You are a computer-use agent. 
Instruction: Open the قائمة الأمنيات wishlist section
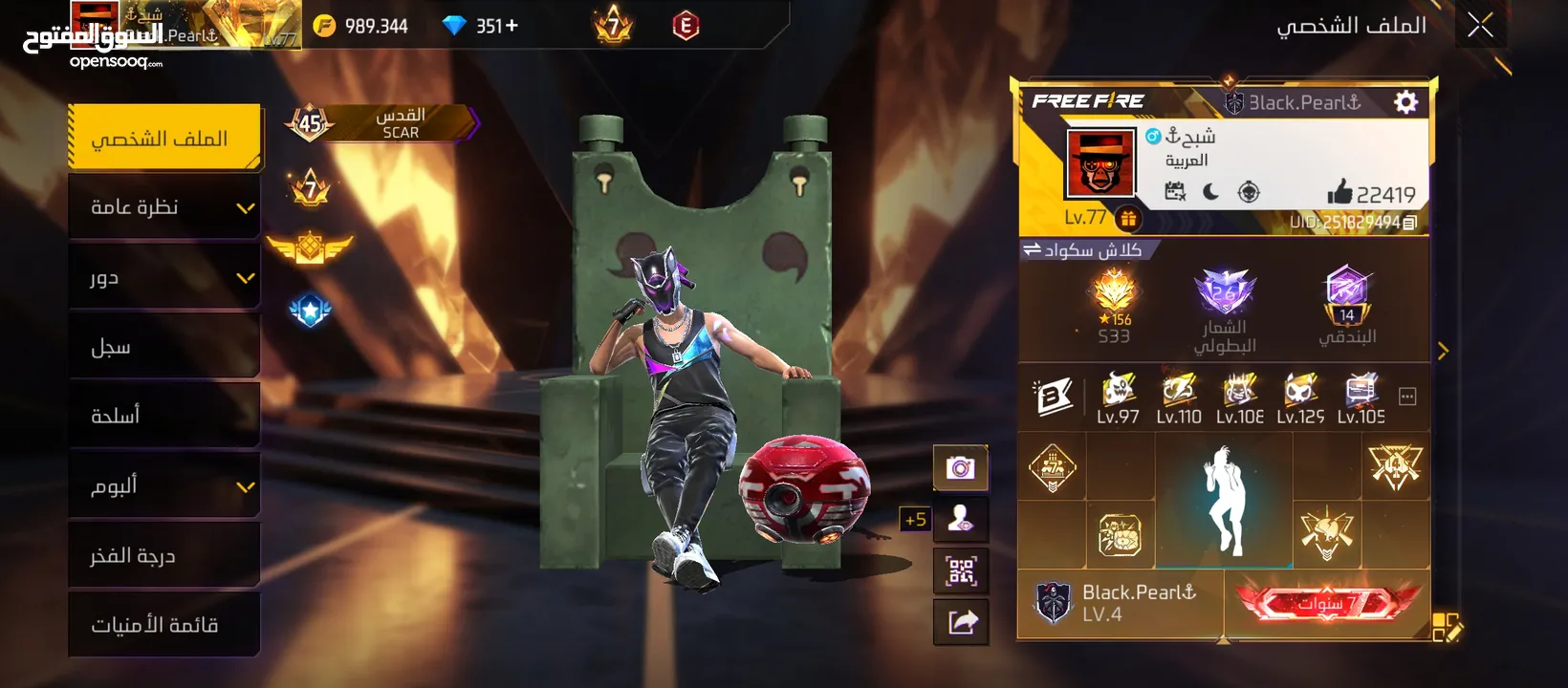coord(164,625)
